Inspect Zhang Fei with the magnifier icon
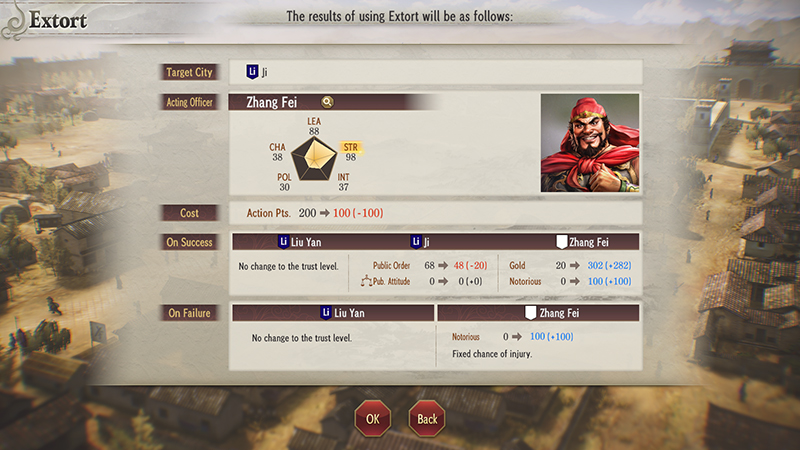Screen dimensions: 800x450 click(x=327, y=101)
